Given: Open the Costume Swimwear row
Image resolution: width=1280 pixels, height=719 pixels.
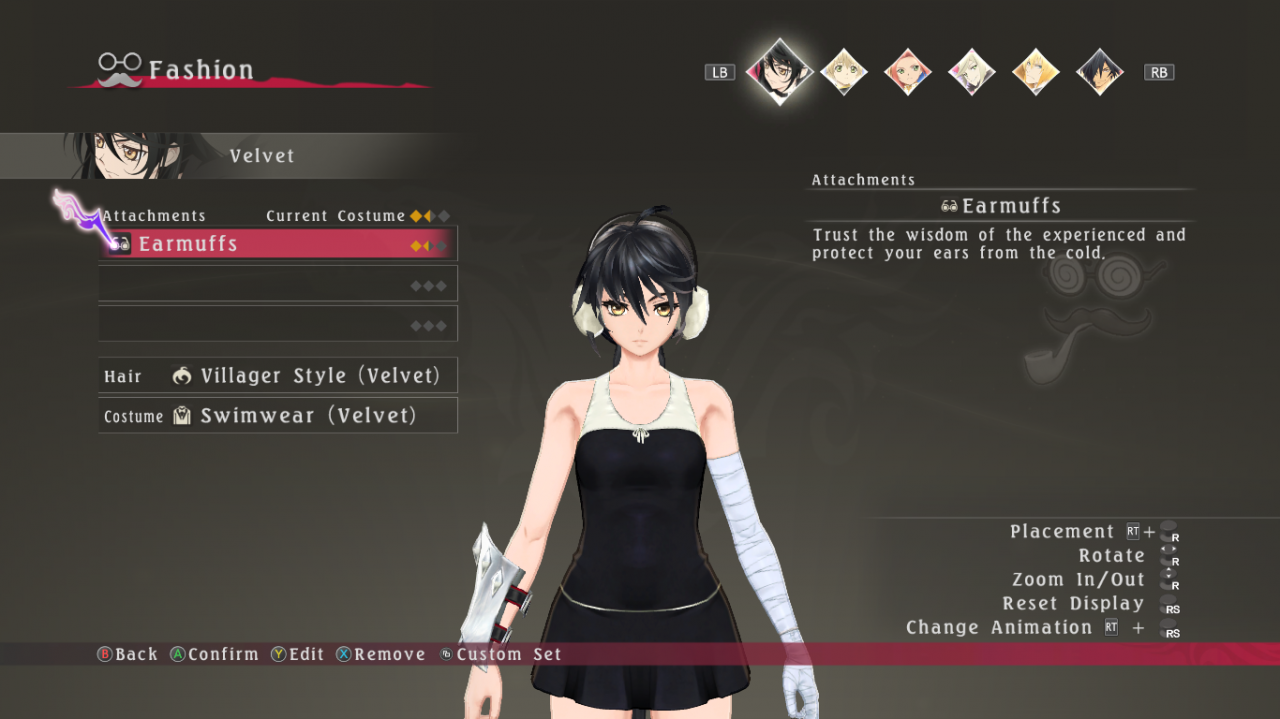Looking at the screenshot, I should pos(278,416).
